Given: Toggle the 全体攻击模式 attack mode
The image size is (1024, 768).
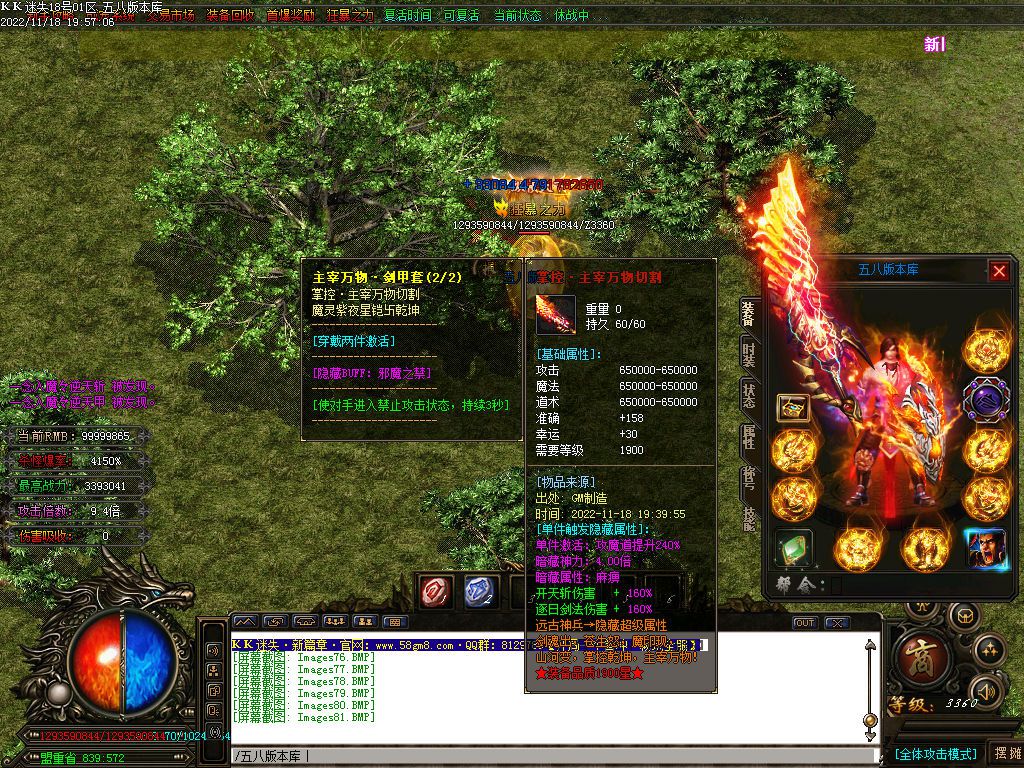Looking at the screenshot, I should pyautogui.click(x=935, y=753).
